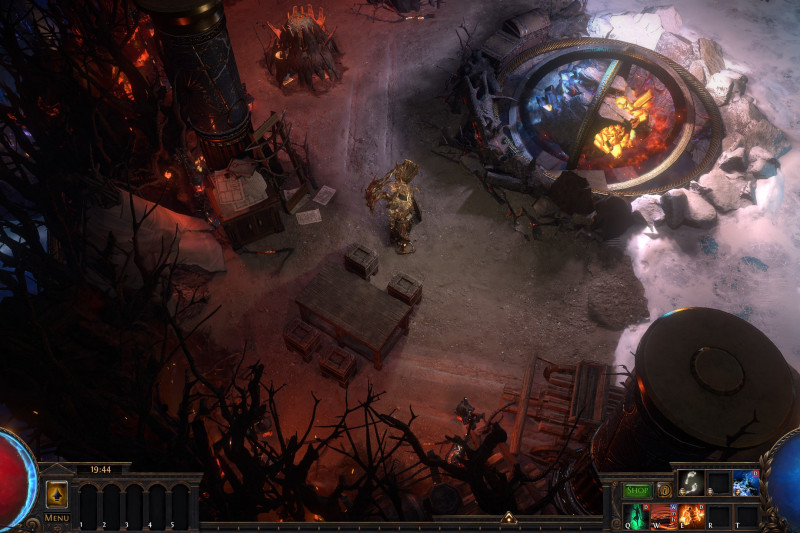Select the empty skill slot bound to R
Screen dimensions: 800x533
coord(718,516)
